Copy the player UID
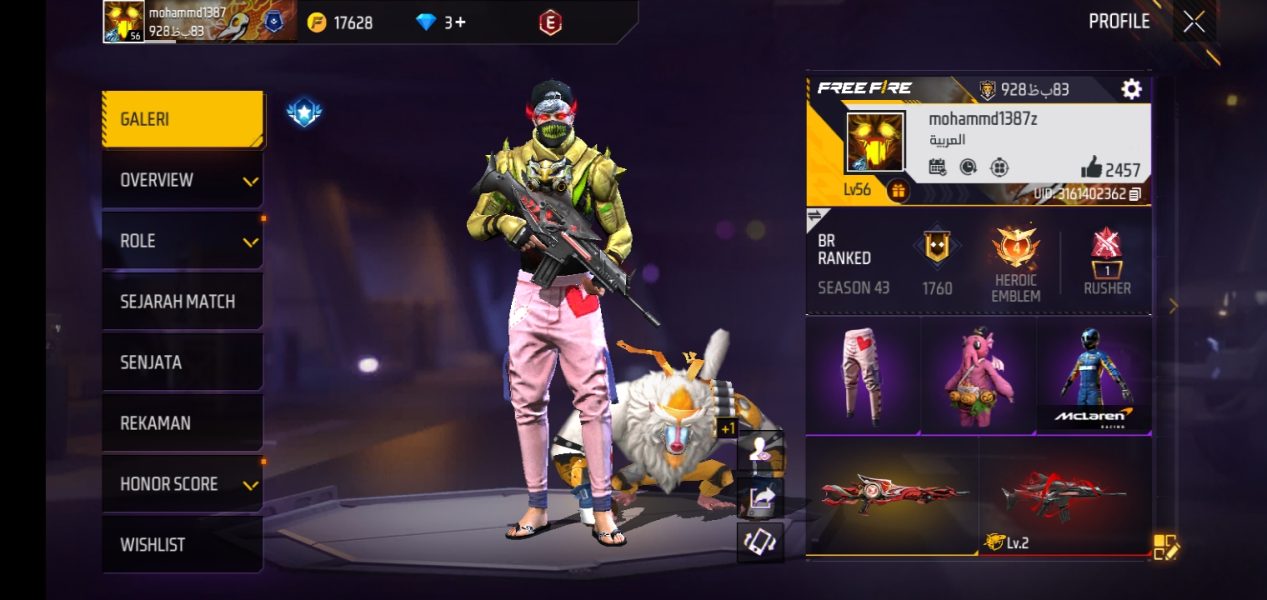 [x=1134, y=194]
